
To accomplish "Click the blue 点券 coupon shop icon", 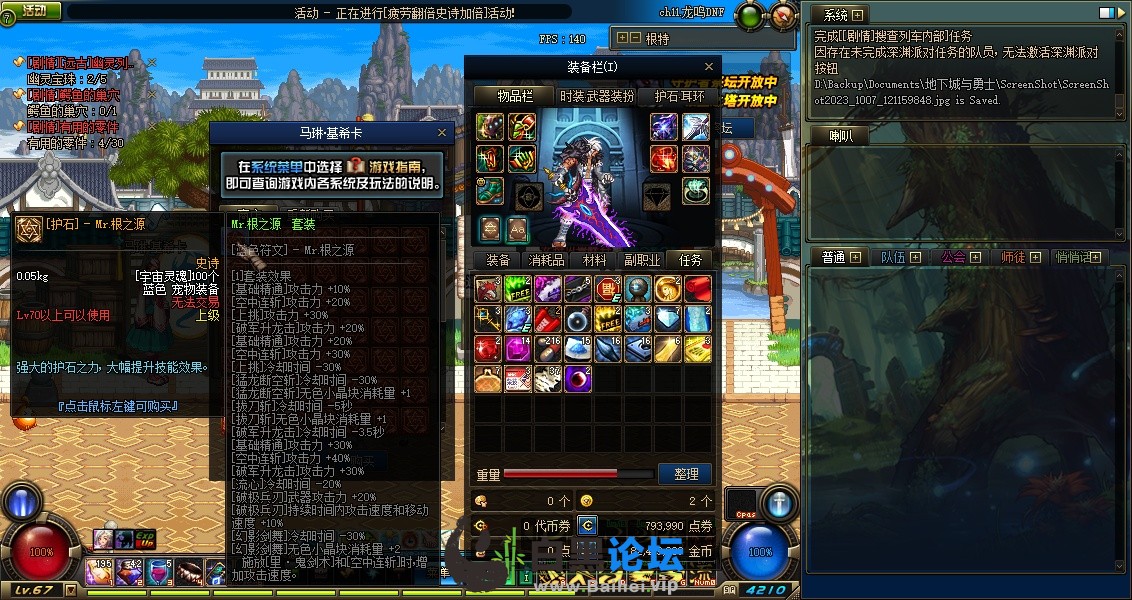I will (x=588, y=525).
